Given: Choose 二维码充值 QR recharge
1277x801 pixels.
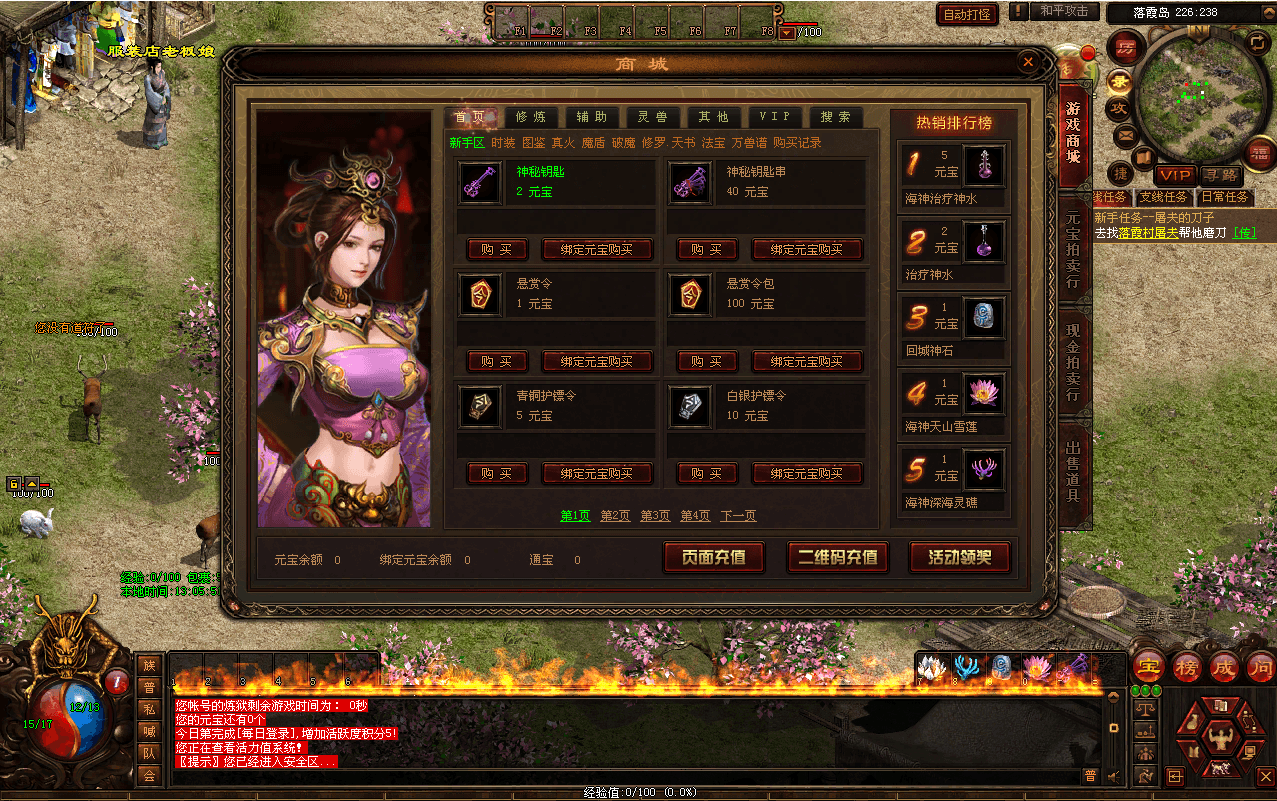Looking at the screenshot, I should pos(838,557).
